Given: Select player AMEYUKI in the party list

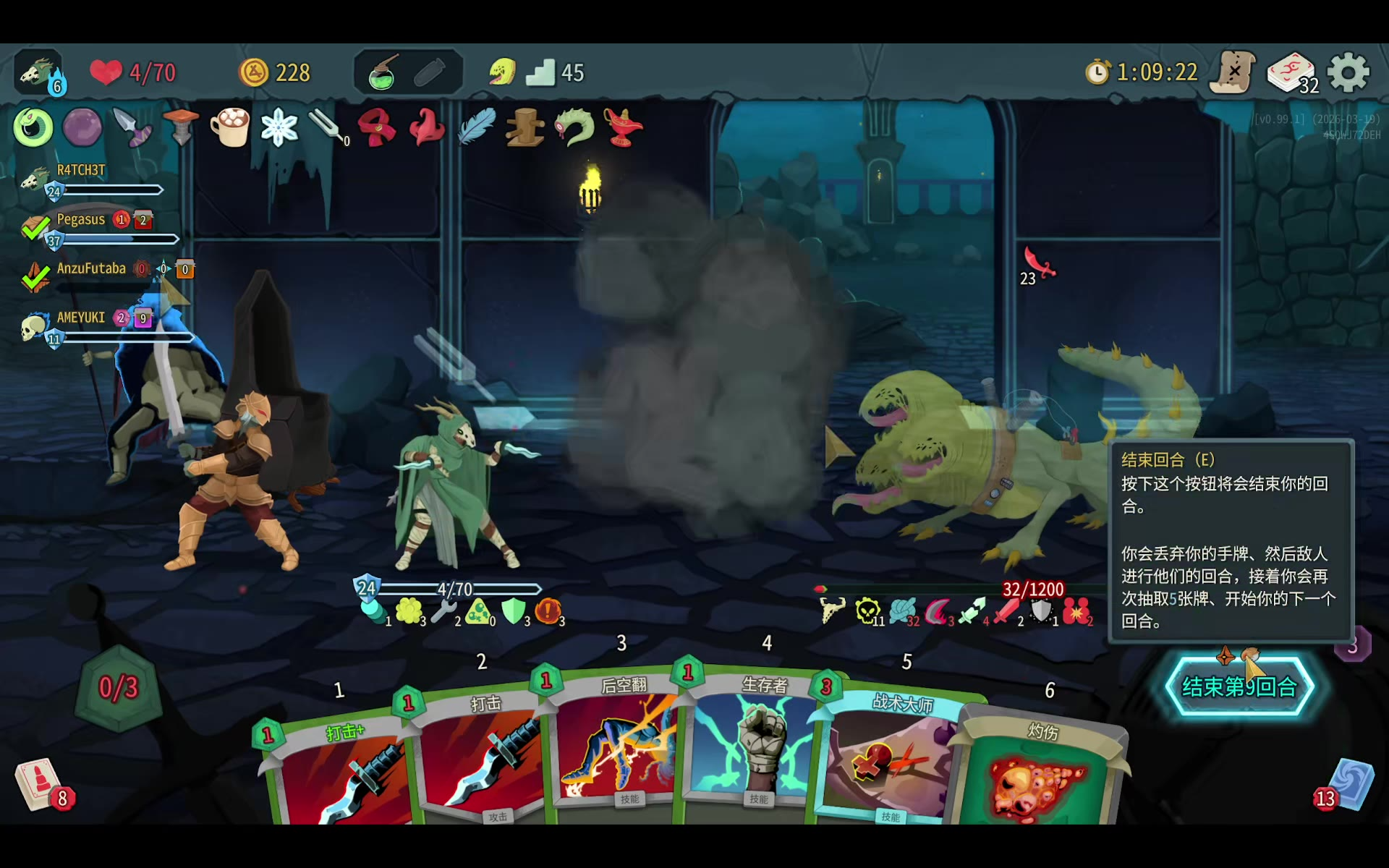Looking at the screenshot, I should point(81,318).
